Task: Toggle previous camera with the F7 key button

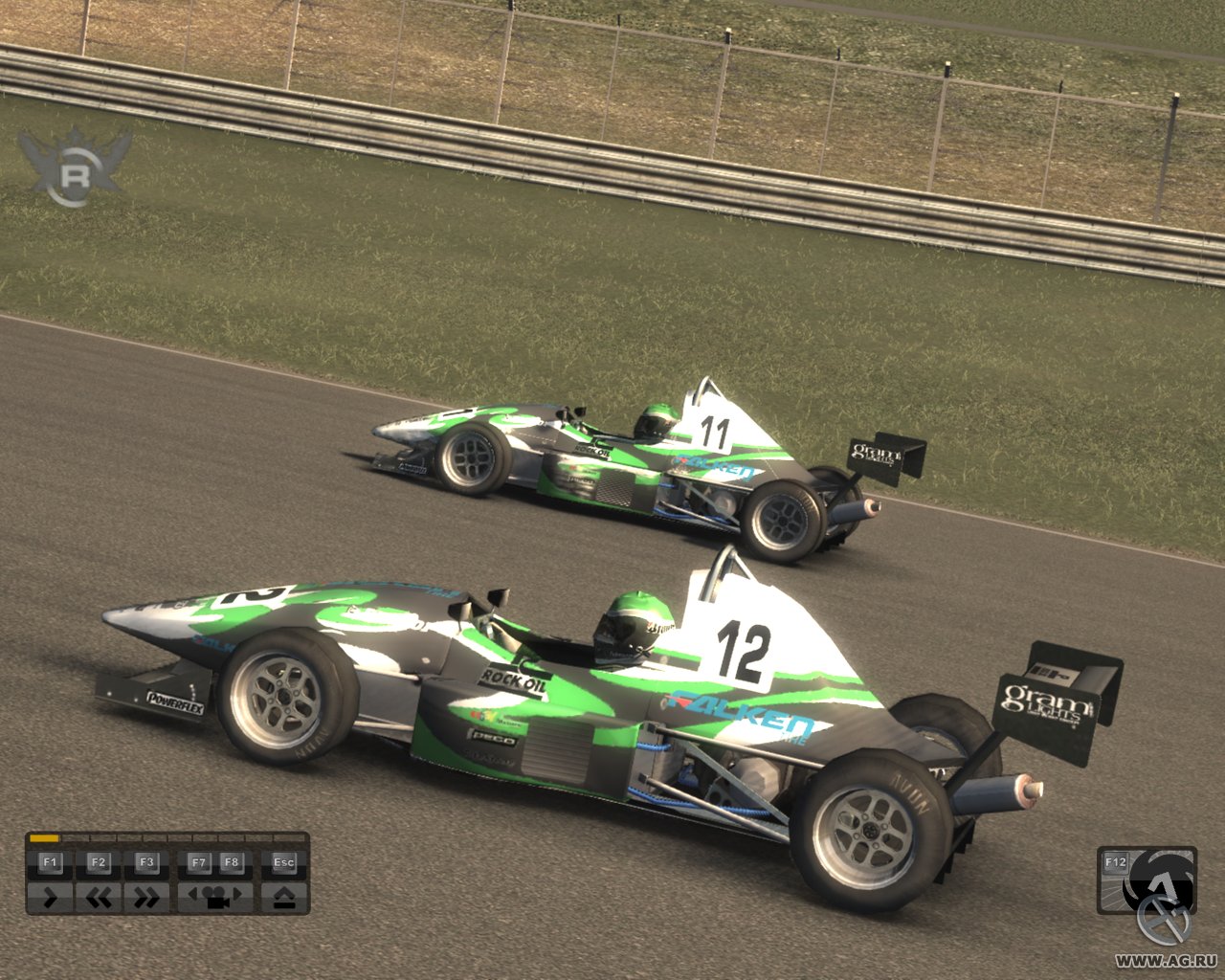Action: click(x=198, y=862)
